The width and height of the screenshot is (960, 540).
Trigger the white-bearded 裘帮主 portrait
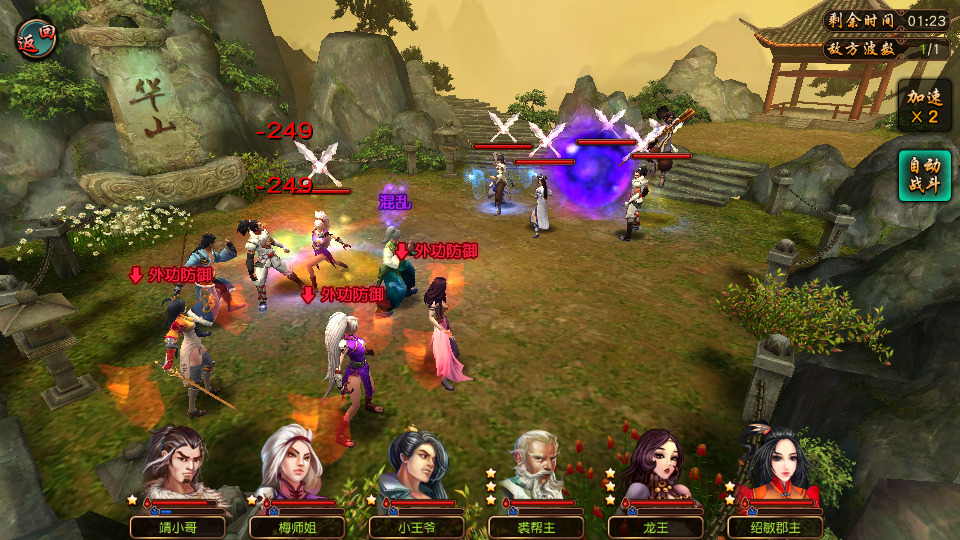point(536,468)
